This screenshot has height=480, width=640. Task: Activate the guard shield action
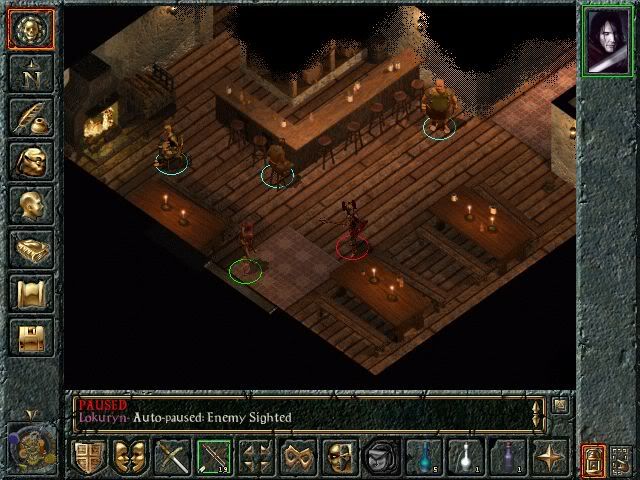coord(89,458)
